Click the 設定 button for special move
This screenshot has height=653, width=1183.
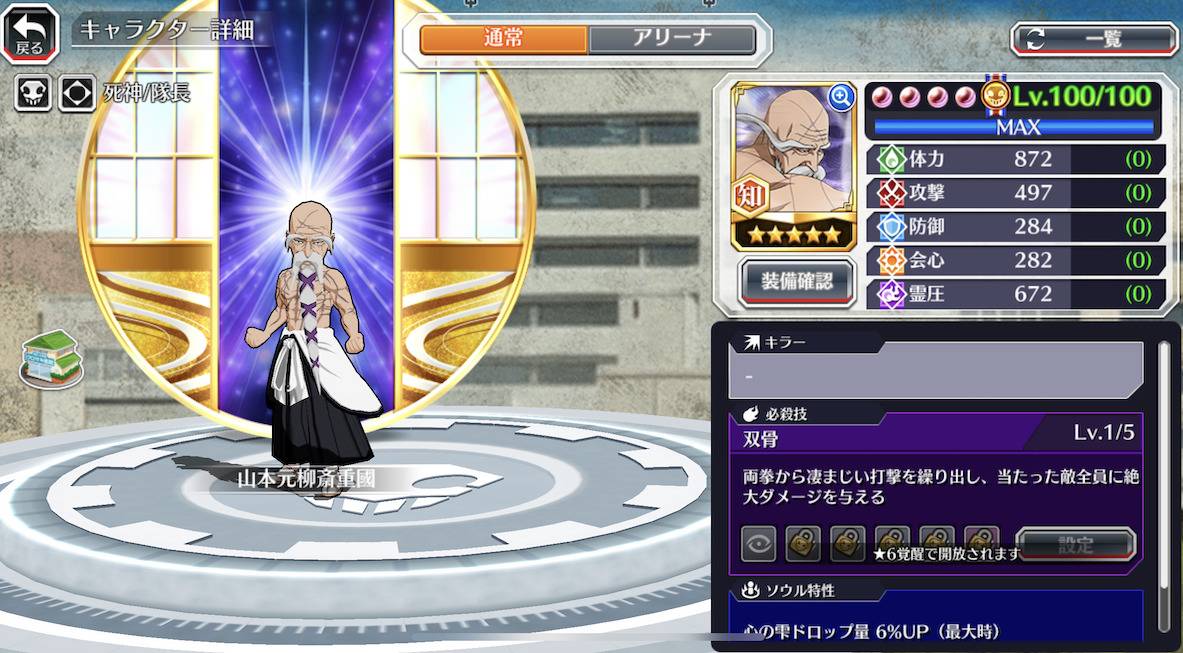coord(1075,545)
